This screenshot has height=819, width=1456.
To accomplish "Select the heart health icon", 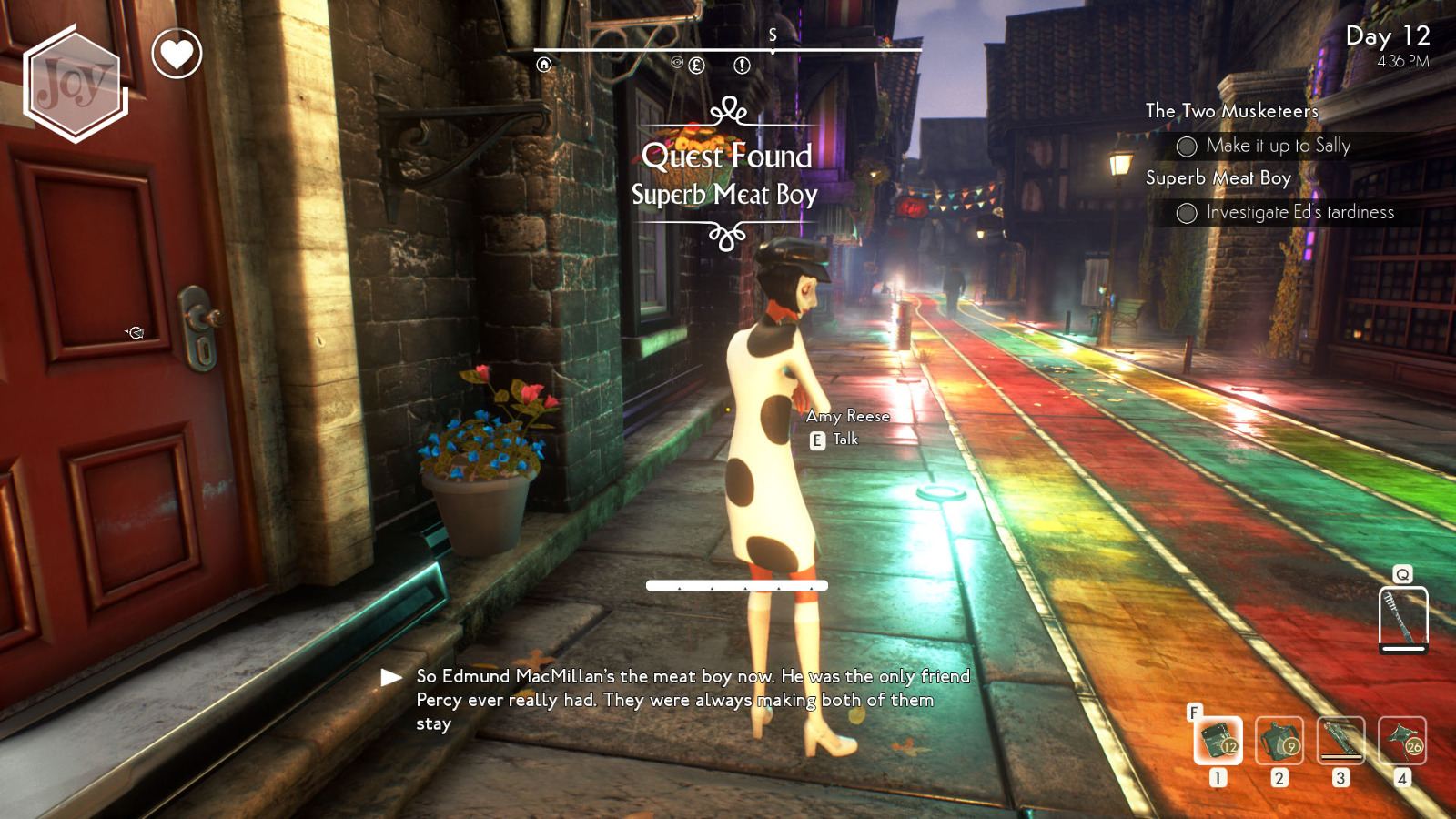I will (174, 55).
